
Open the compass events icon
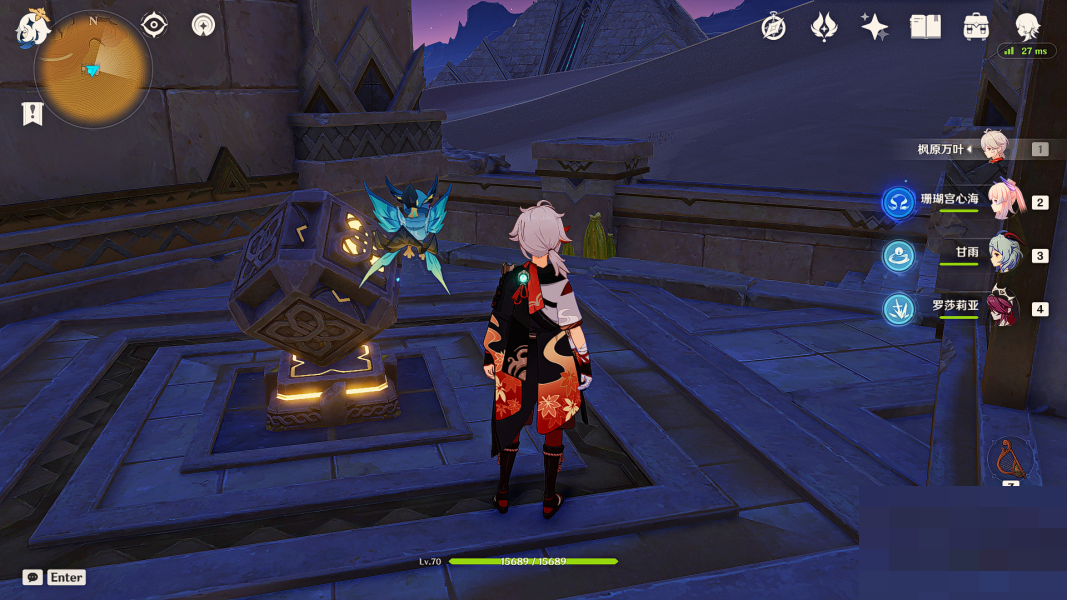(x=773, y=27)
